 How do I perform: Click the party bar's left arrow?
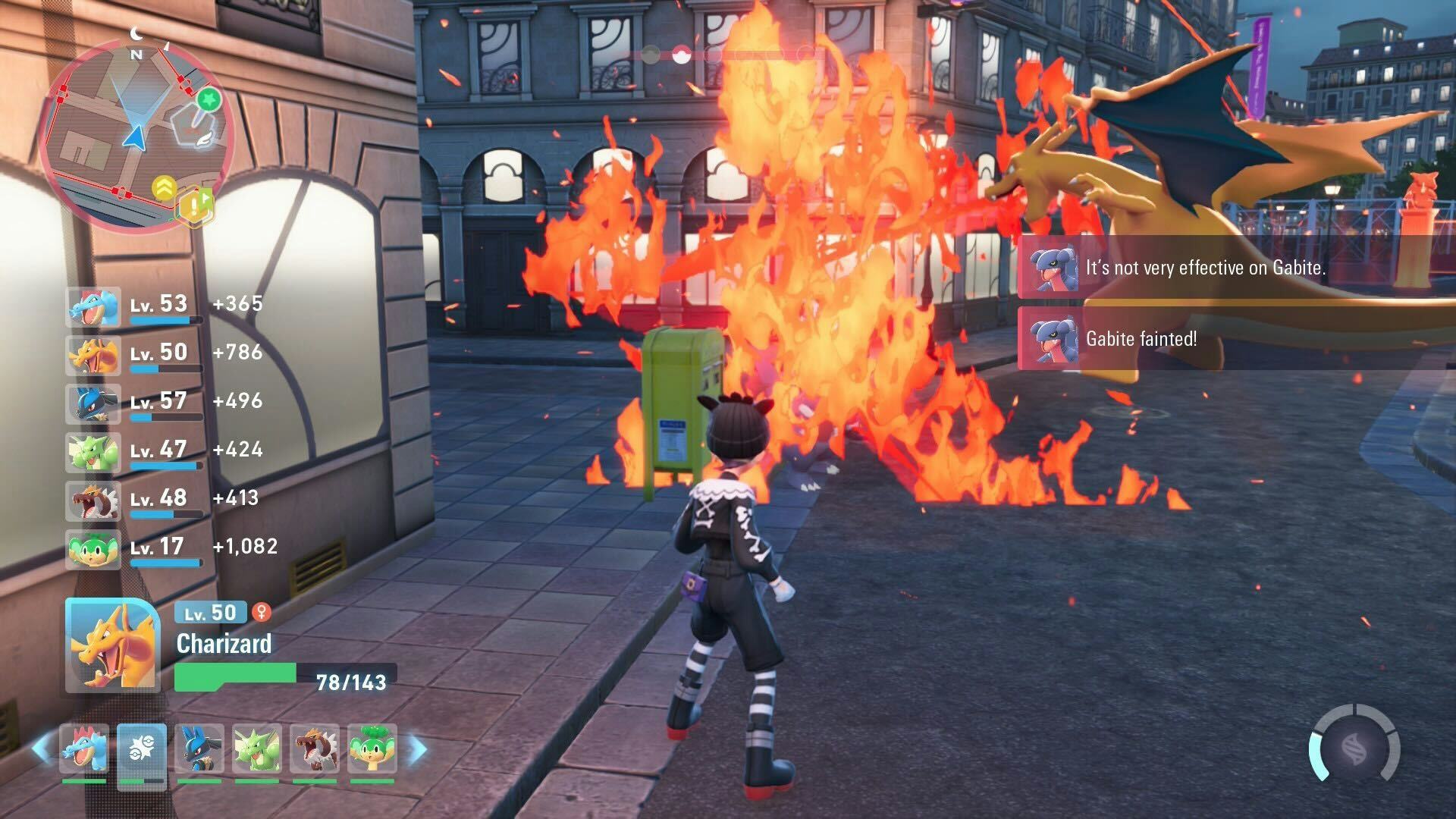click(x=42, y=748)
